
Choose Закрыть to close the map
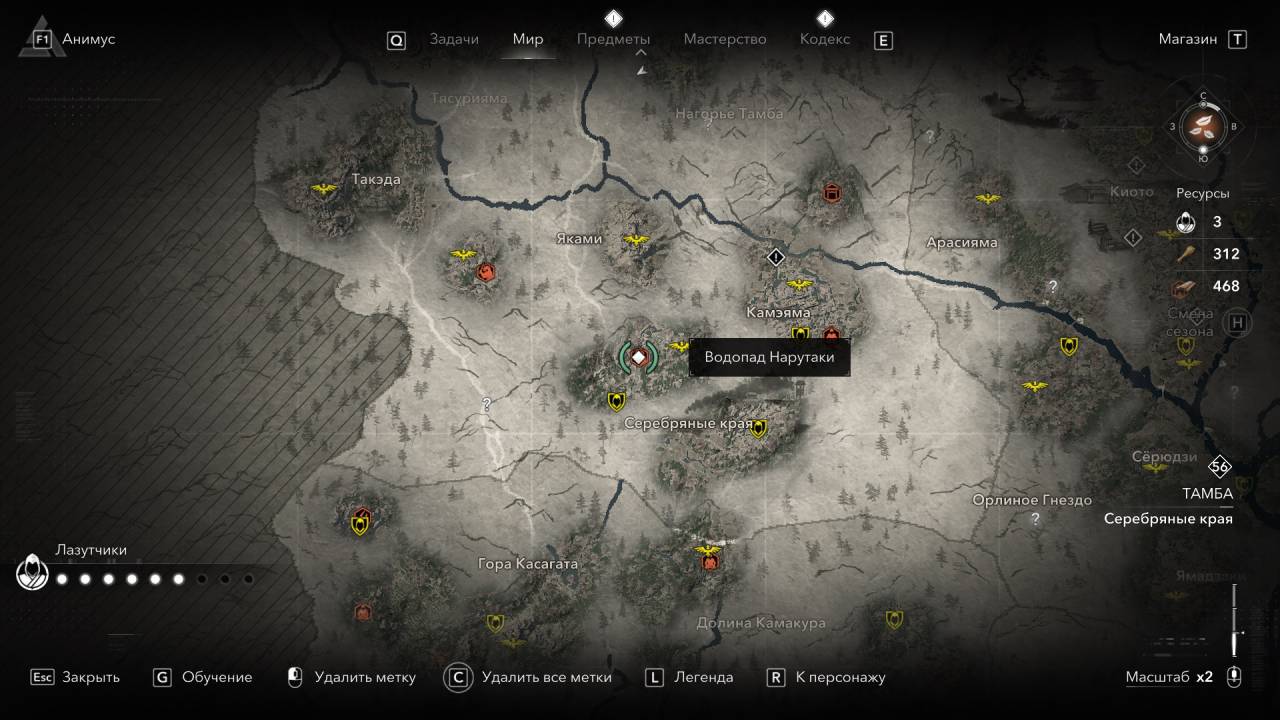tap(76, 677)
